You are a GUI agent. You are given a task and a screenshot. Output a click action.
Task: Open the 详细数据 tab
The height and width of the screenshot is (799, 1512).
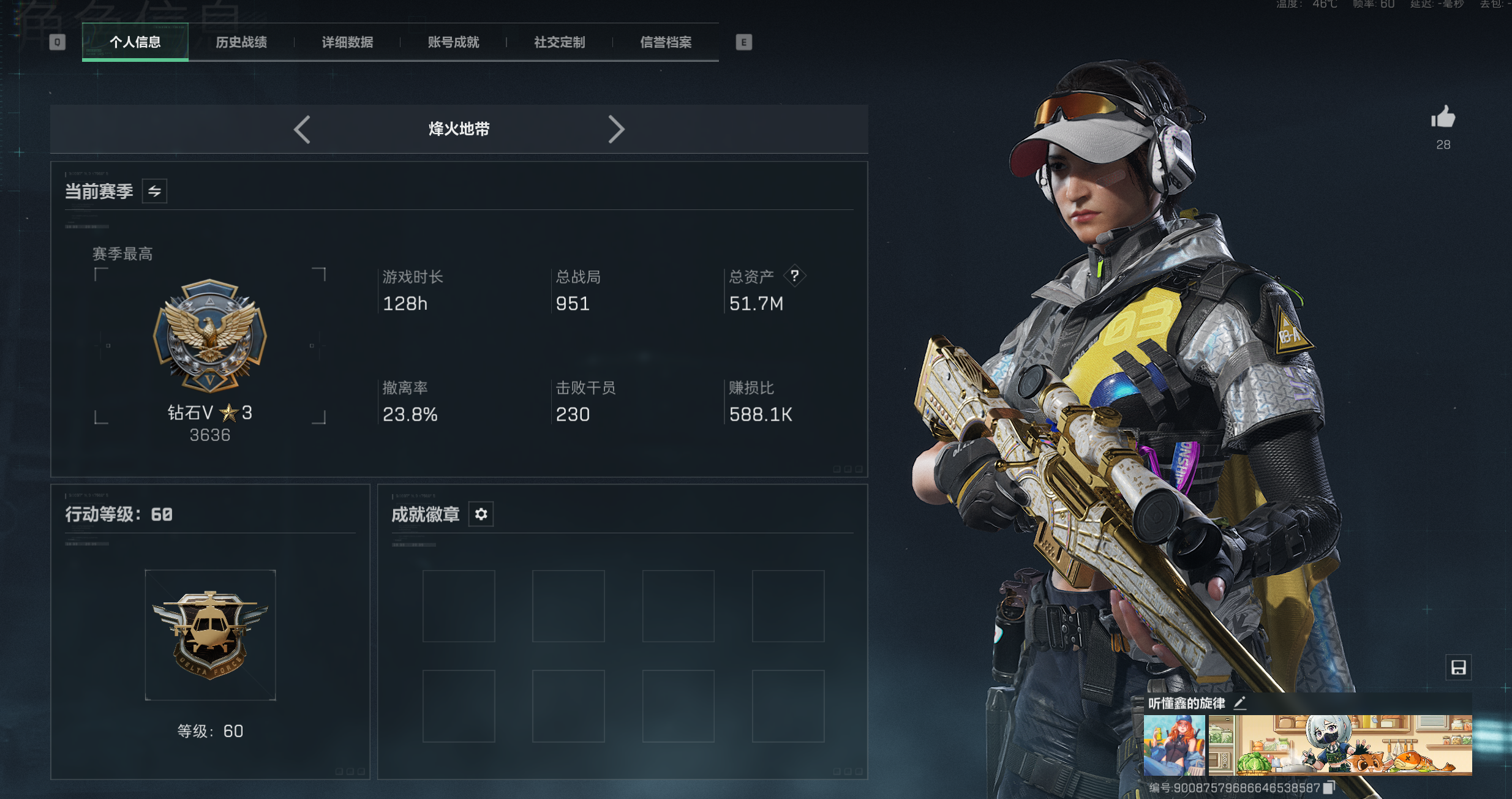(x=347, y=42)
